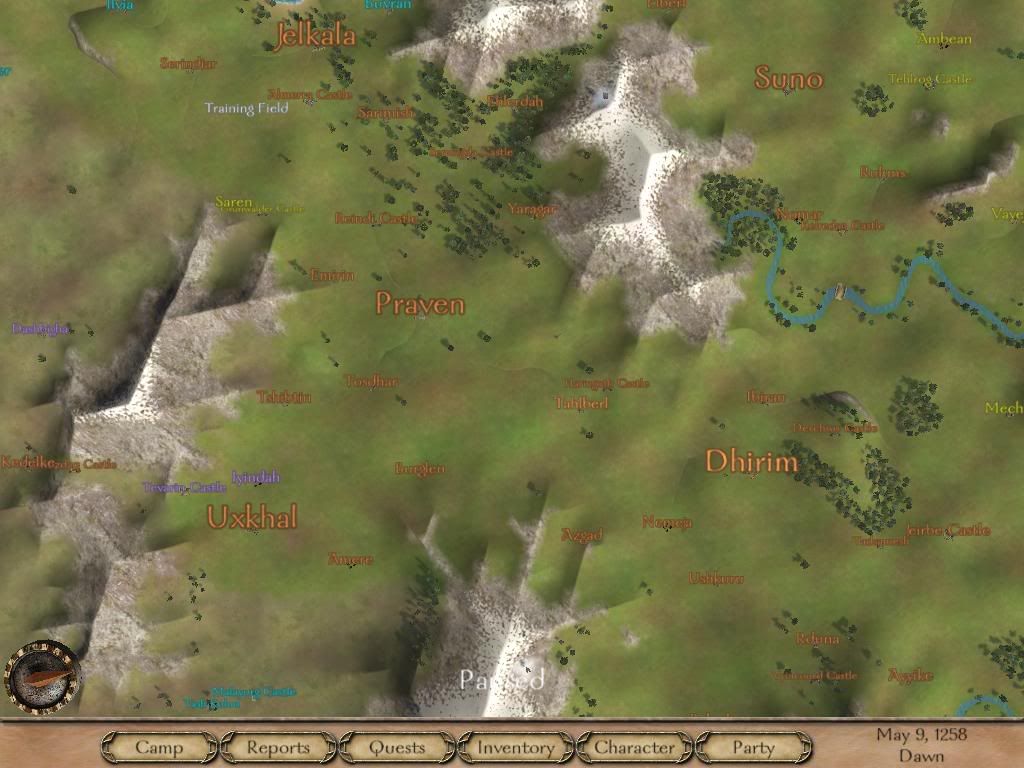Image resolution: width=1024 pixels, height=768 pixels.
Task: Open the Inventory window
Action: (515, 747)
